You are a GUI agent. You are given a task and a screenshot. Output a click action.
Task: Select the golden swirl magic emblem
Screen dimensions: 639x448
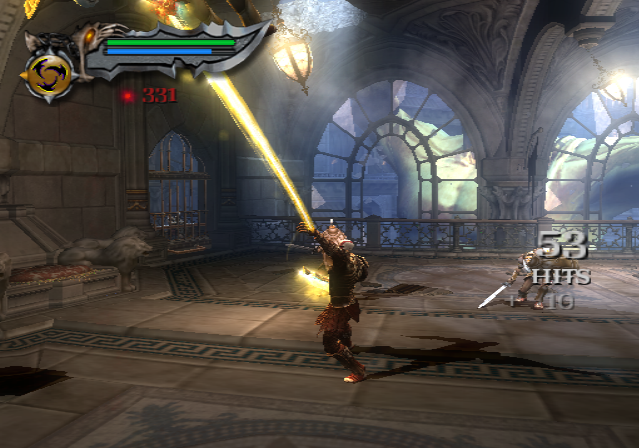pyautogui.click(x=48, y=76)
